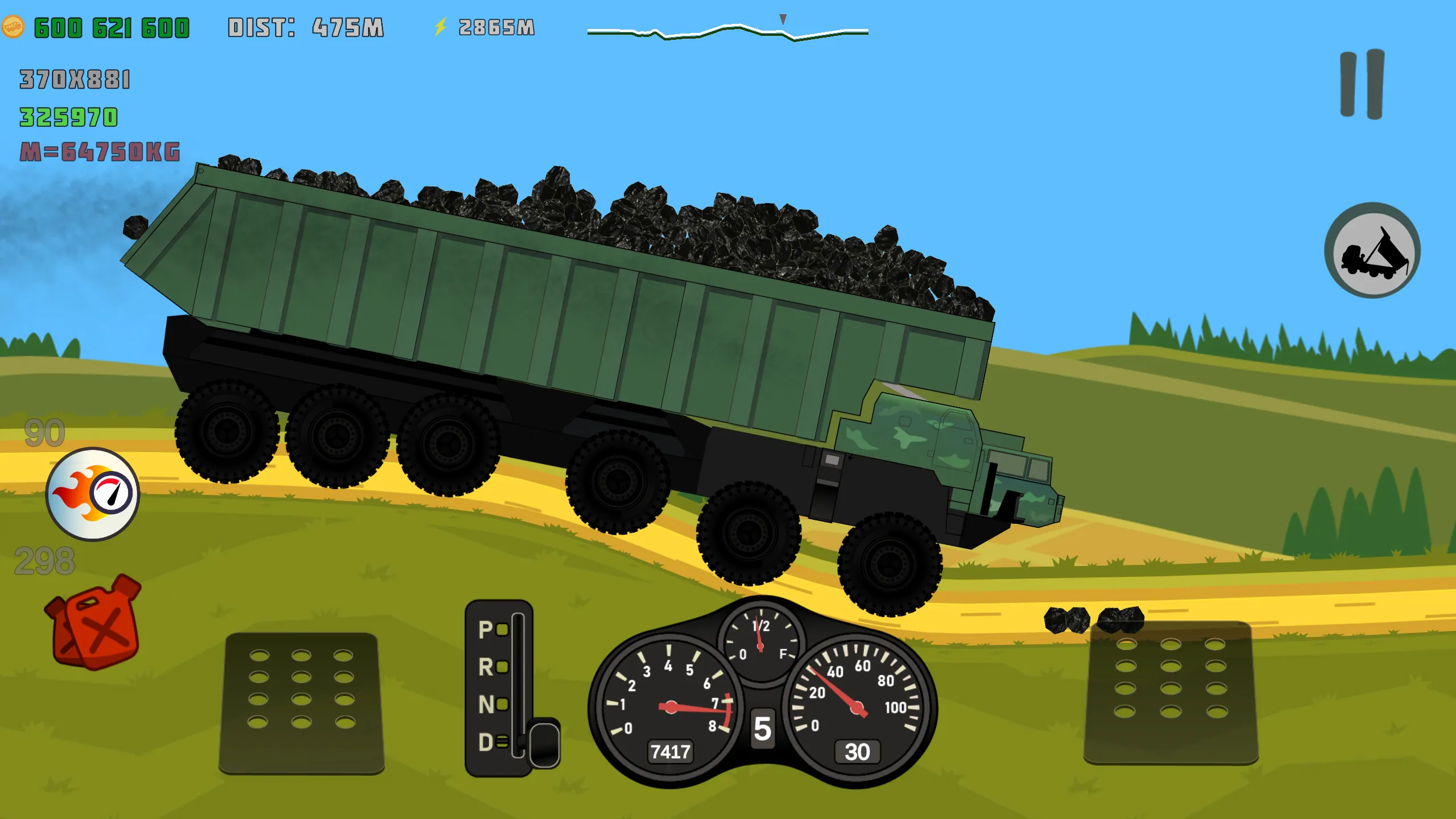Tap the unload/tipper truck icon
The width and height of the screenshot is (1456, 819).
pyautogui.click(x=1374, y=256)
